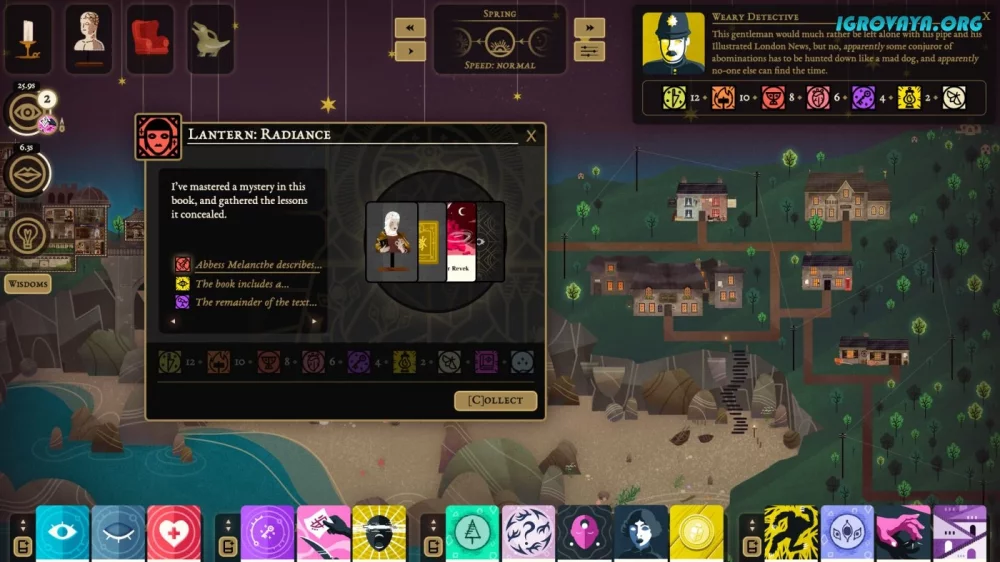Open the Wisdoms panel
The width and height of the screenshot is (1000, 562).
[28, 284]
